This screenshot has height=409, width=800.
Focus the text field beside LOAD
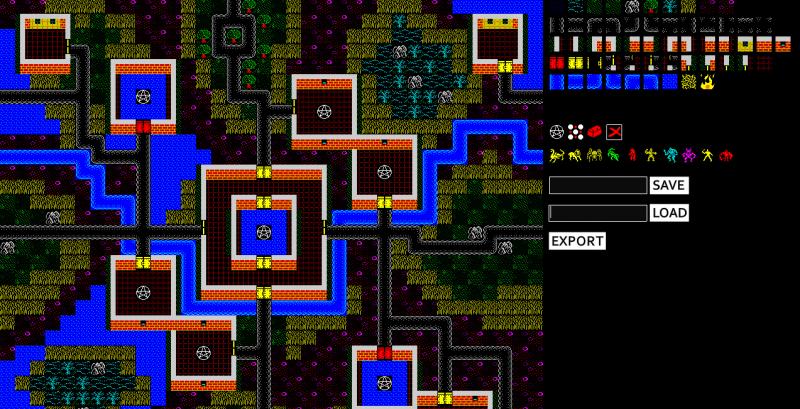598,213
